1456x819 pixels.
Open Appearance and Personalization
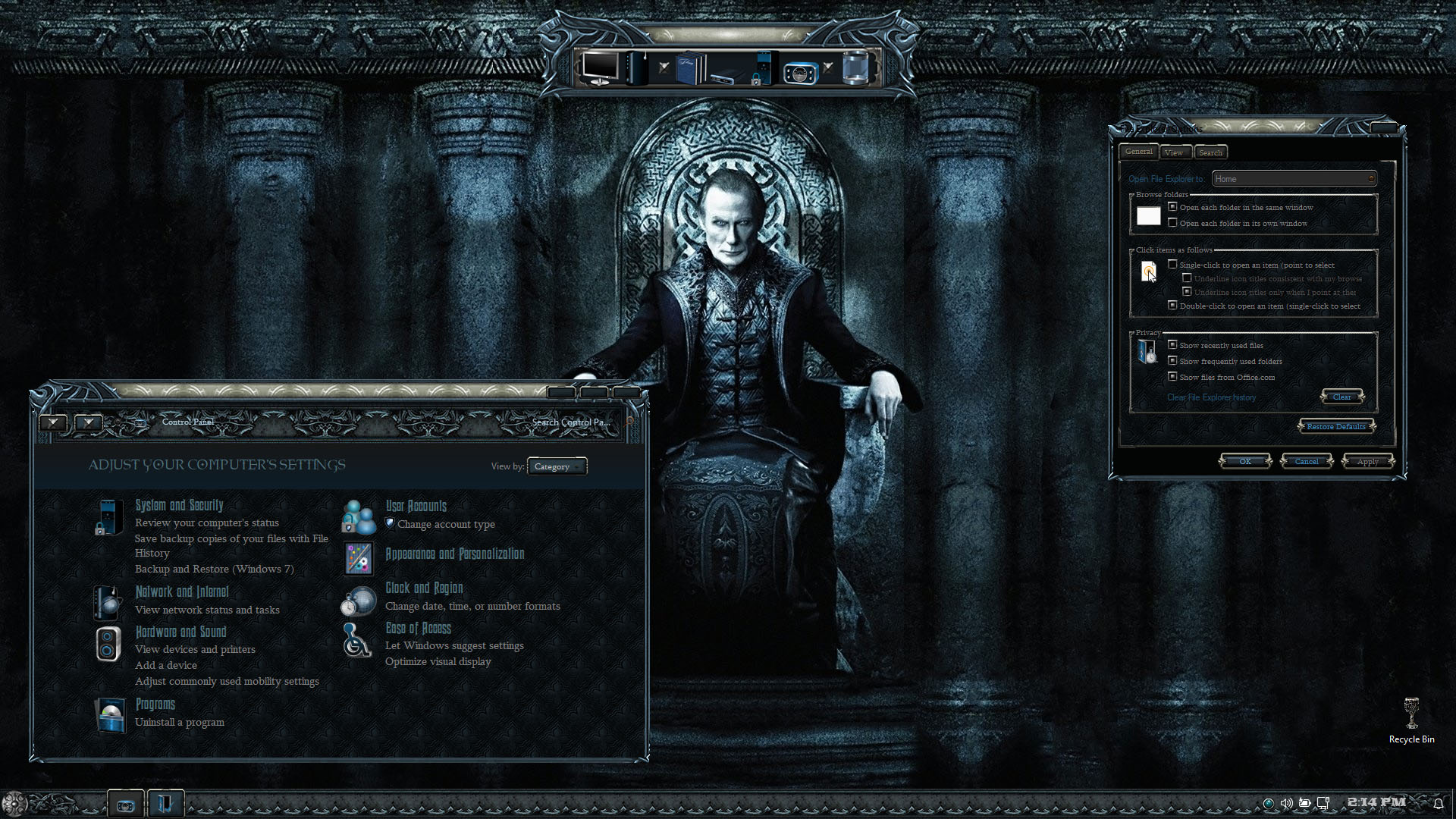454,554
